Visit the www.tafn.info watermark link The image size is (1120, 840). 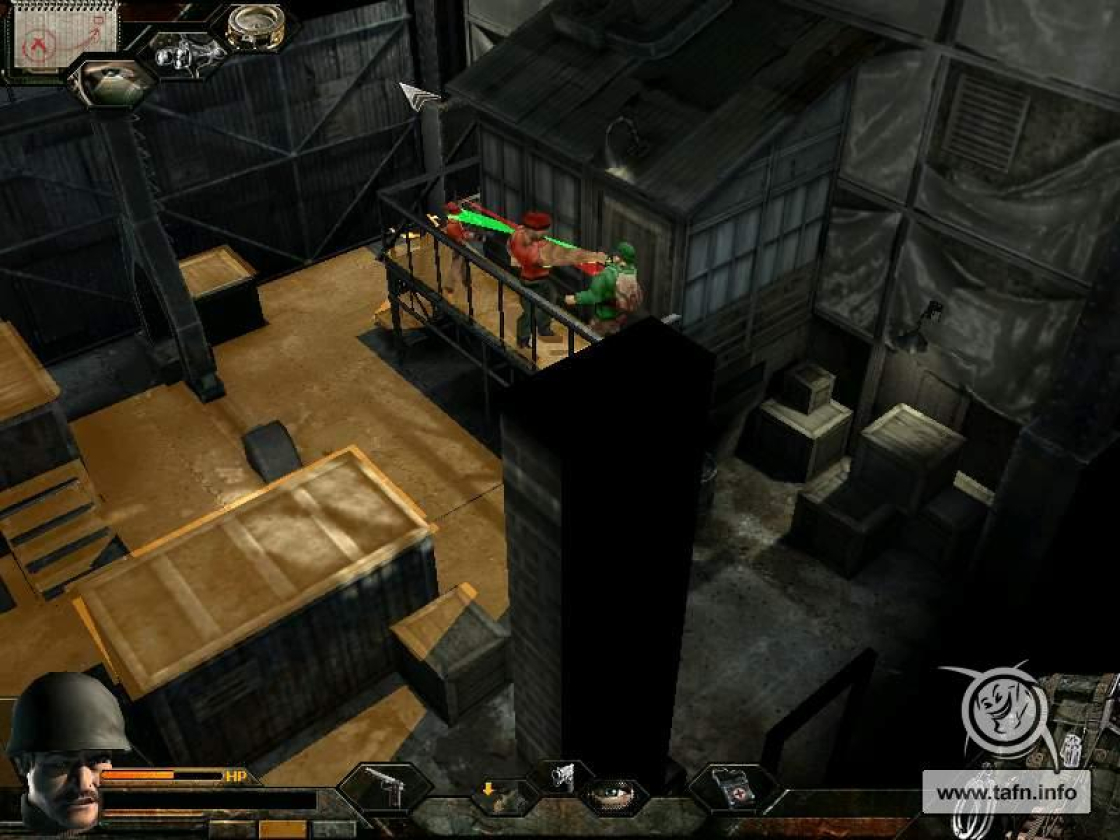coord(1006,794)
